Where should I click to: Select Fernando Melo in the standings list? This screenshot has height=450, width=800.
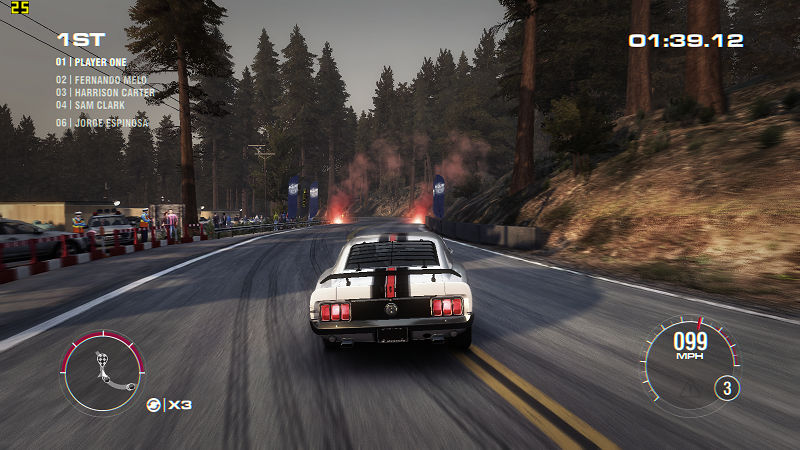click(x=99, y=80)
